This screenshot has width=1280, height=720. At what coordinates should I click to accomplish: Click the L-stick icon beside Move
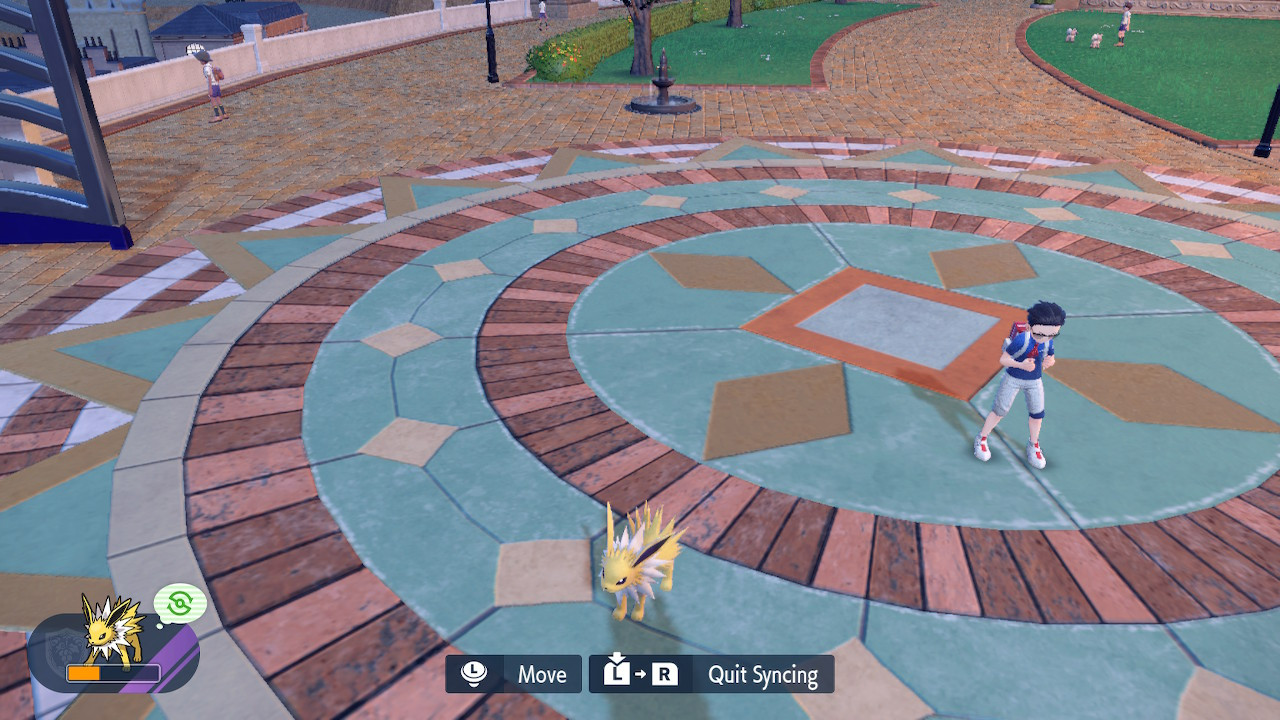pyautogui.click(x=474, y=673)
